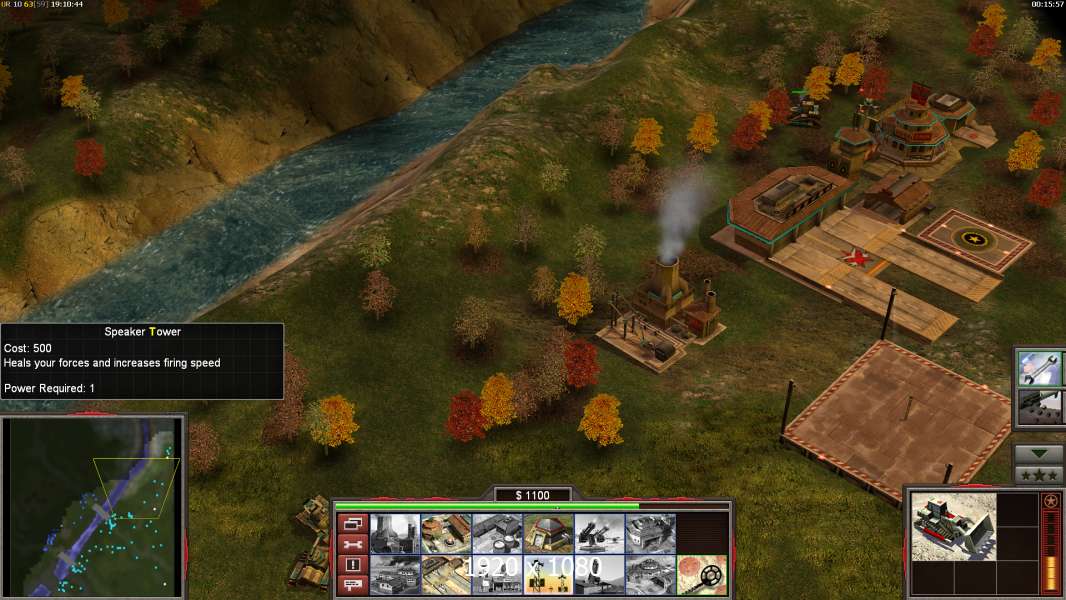Screen dimensions: 1066x600
Task: Activate the mine detector icon
Action: click(701, 575)
